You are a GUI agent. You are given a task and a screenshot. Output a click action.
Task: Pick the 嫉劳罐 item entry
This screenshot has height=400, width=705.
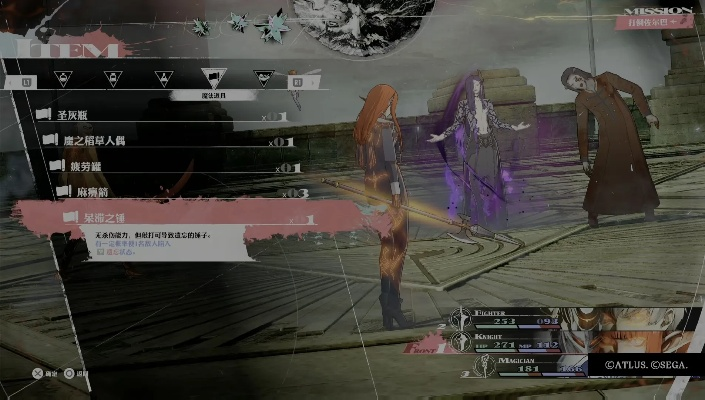click(x=160, y=166)
